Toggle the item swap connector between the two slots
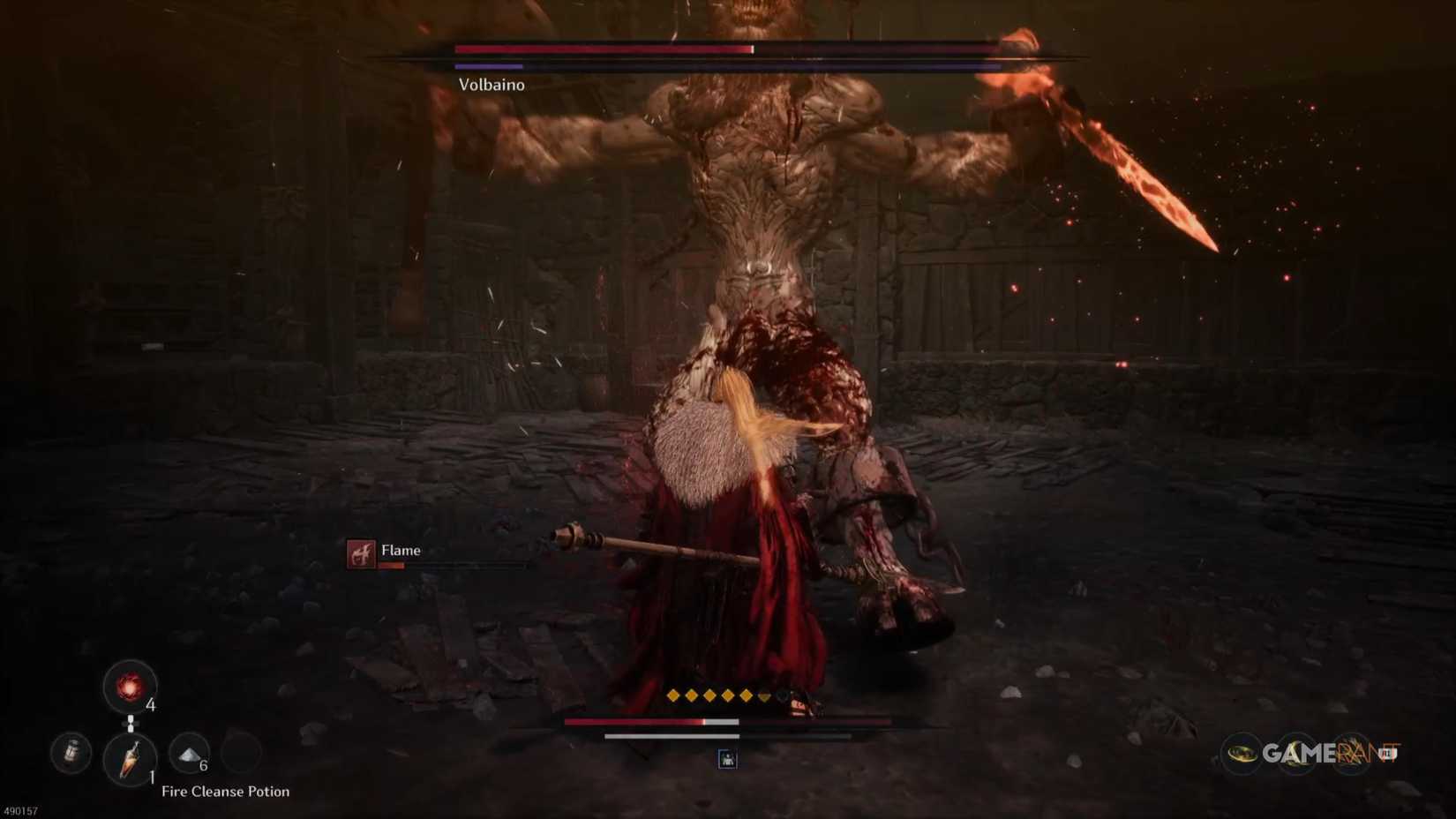This screenshot has width=1456, height=819. click(x=131, y=723)
